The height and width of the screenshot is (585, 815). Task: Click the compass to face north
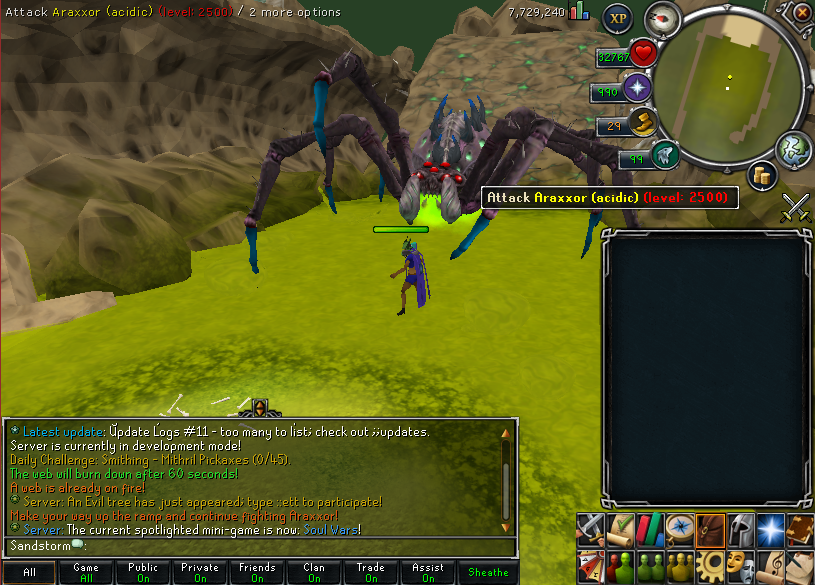[661, 18]
